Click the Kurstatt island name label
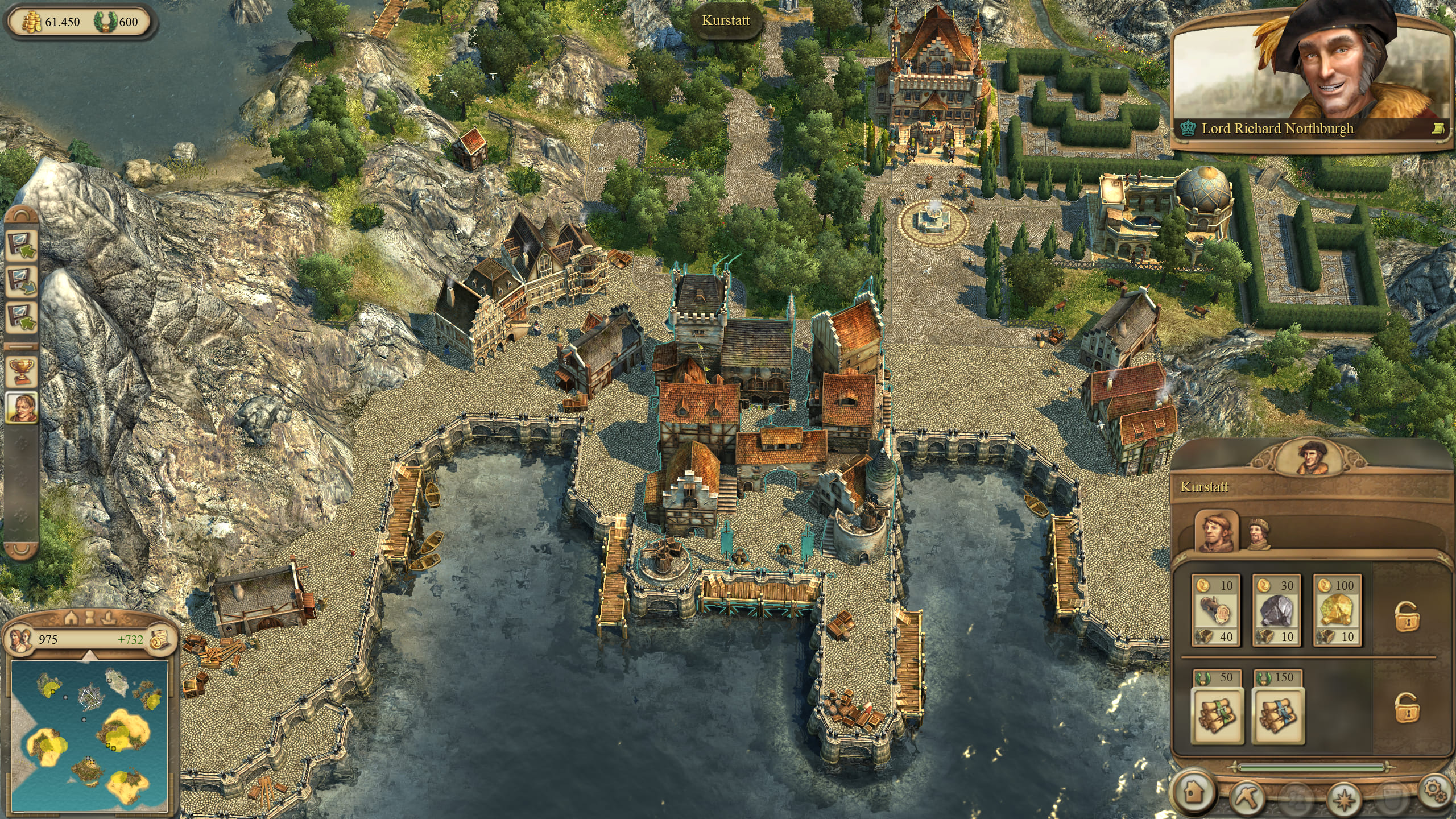 (726, 21)
